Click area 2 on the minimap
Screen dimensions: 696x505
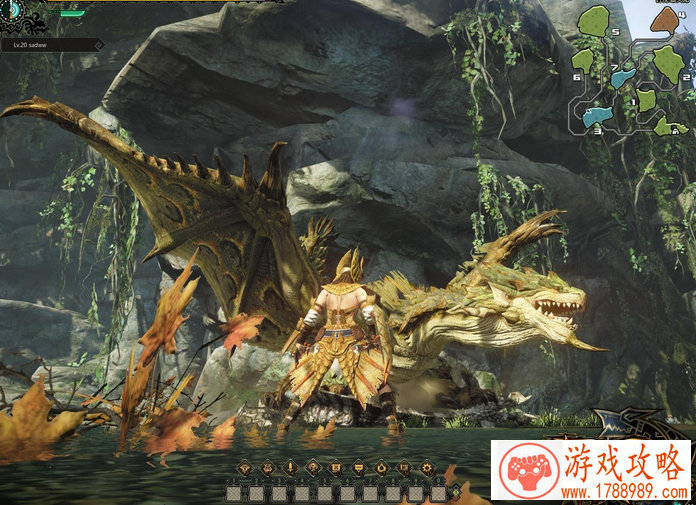(667, 63)
